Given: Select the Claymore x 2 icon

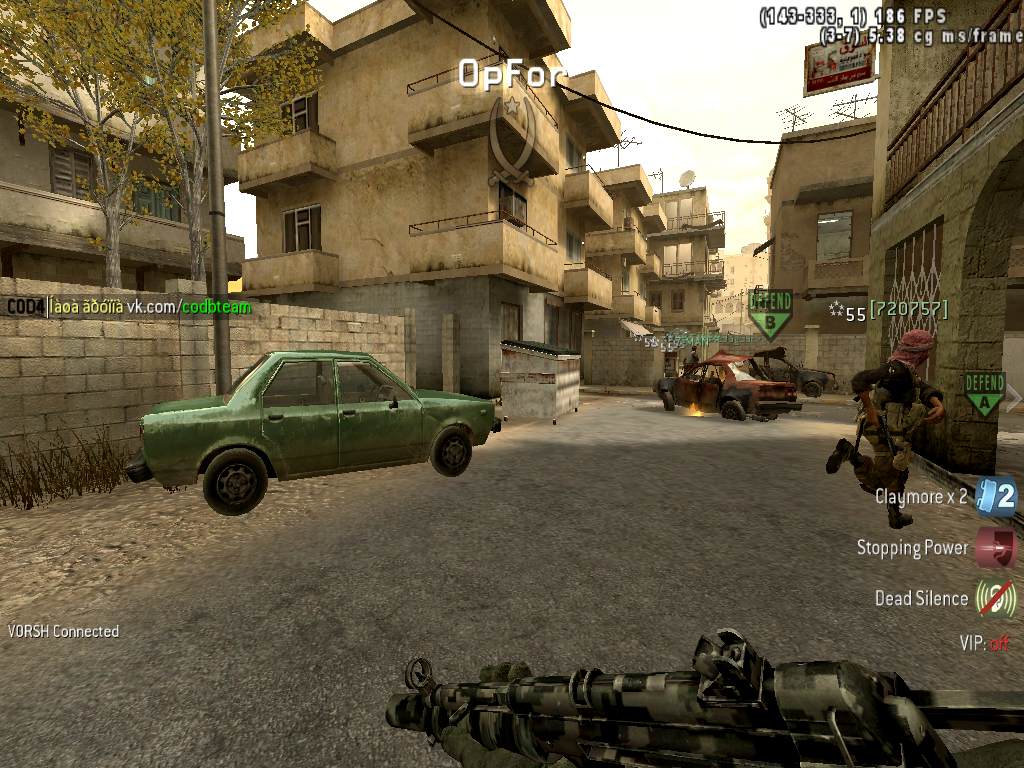Looking at the screenshot, I should click(x=996, y=496).
